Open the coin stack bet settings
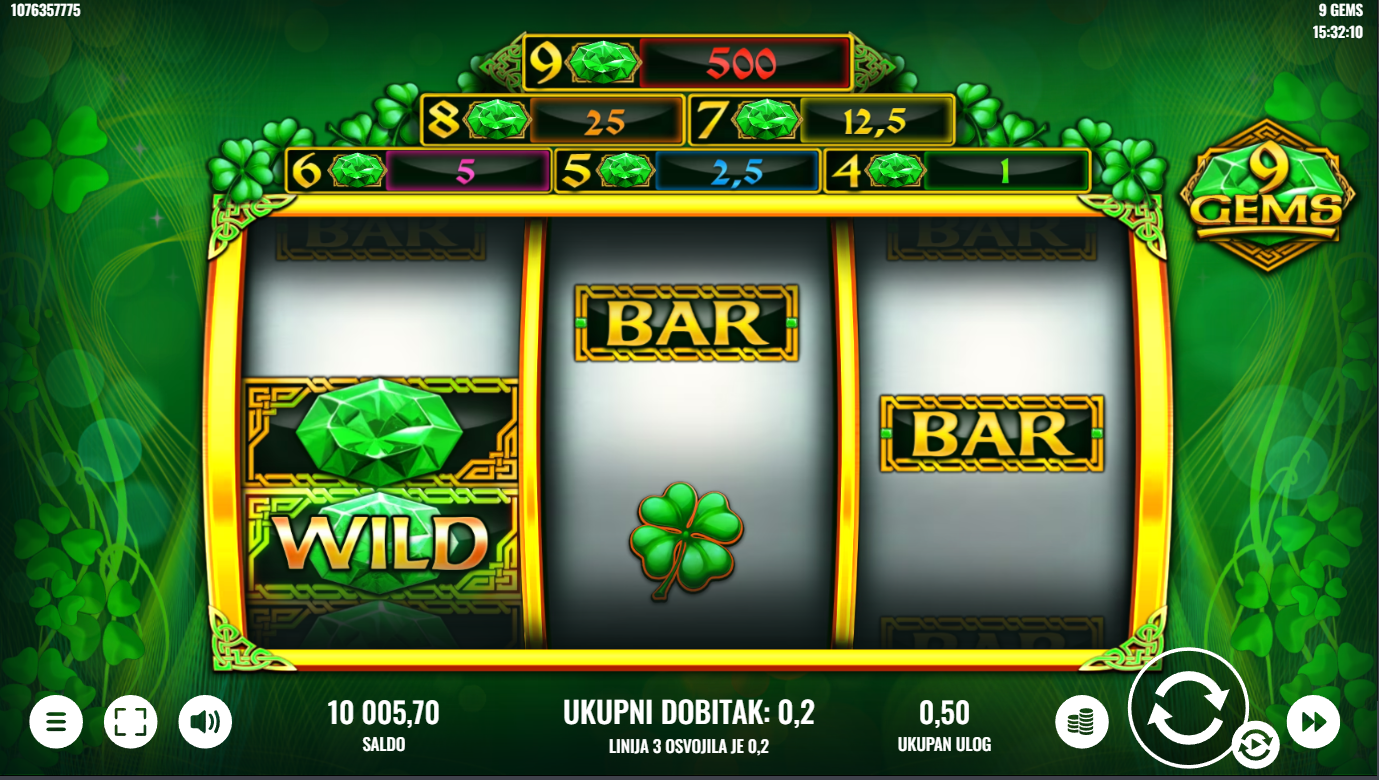The image size is (1379, 780). tap(1082, 722)
